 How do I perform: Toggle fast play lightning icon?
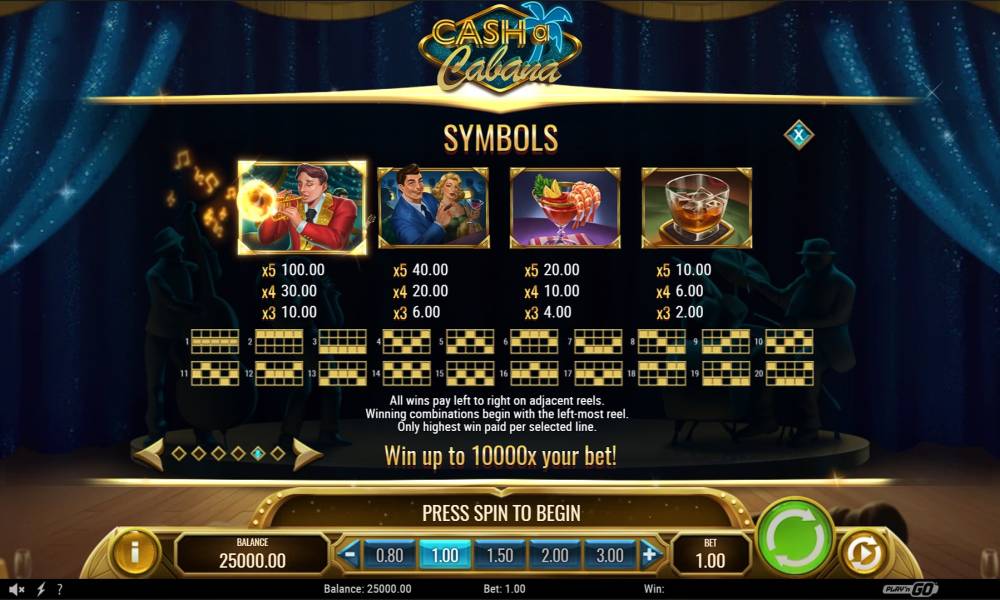tap(41, 589)
